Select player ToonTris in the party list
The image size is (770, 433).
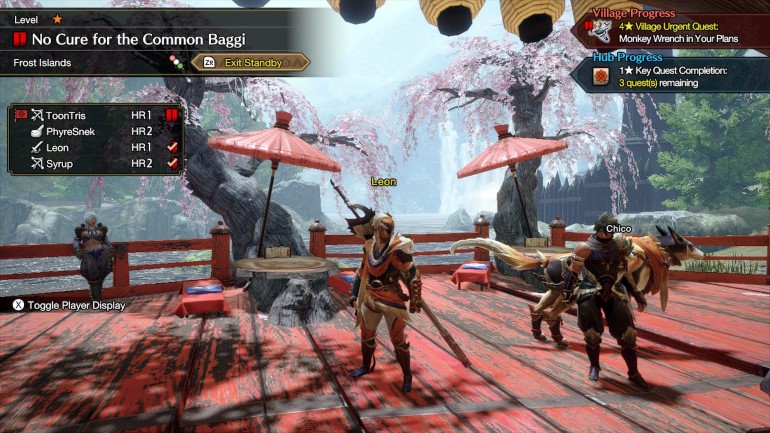95,115
